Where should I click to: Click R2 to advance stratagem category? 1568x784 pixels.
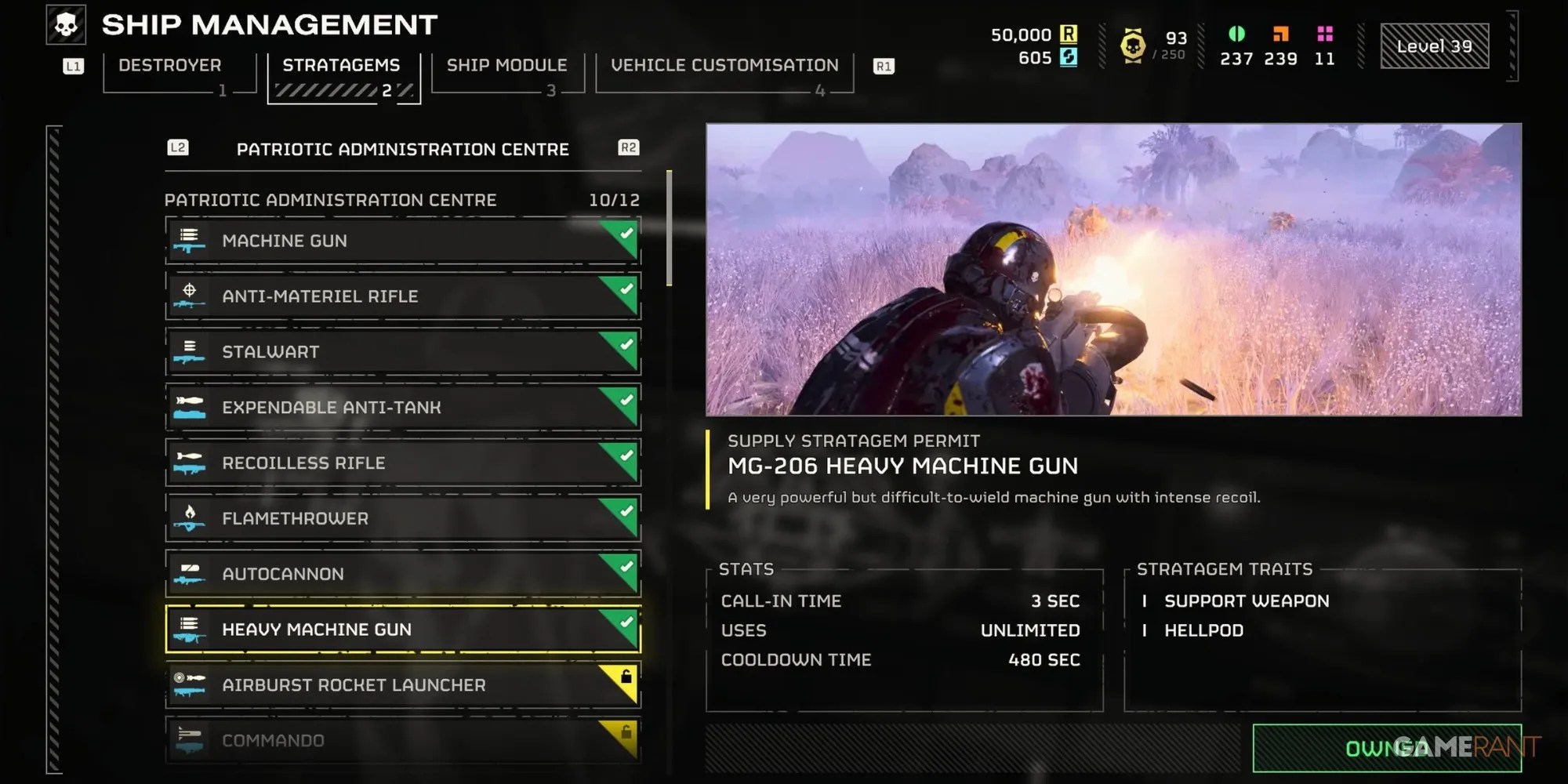(628, 147)
